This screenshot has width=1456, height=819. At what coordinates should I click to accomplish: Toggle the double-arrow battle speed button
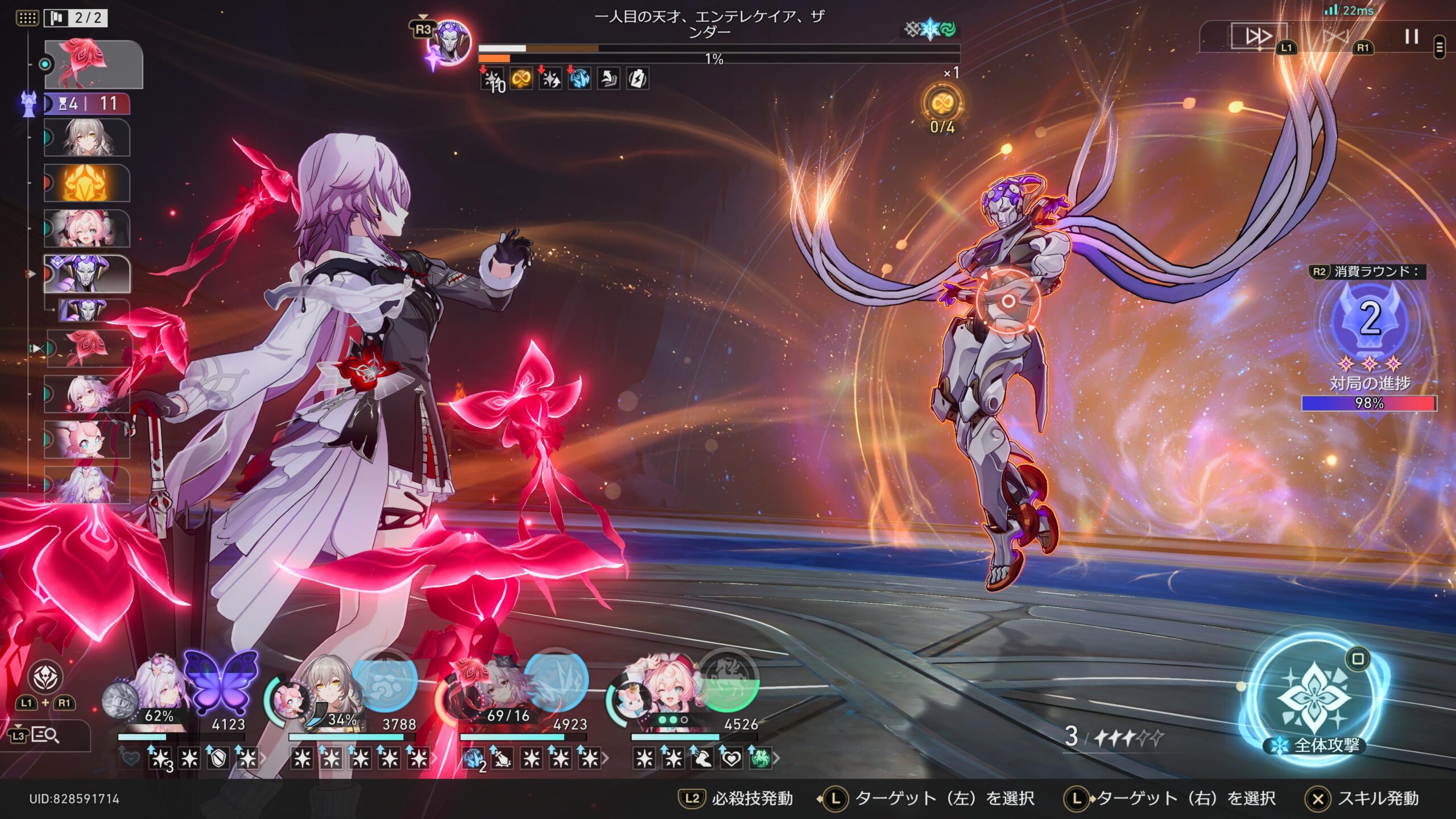pyautogui.click(x=1258, y=36)
